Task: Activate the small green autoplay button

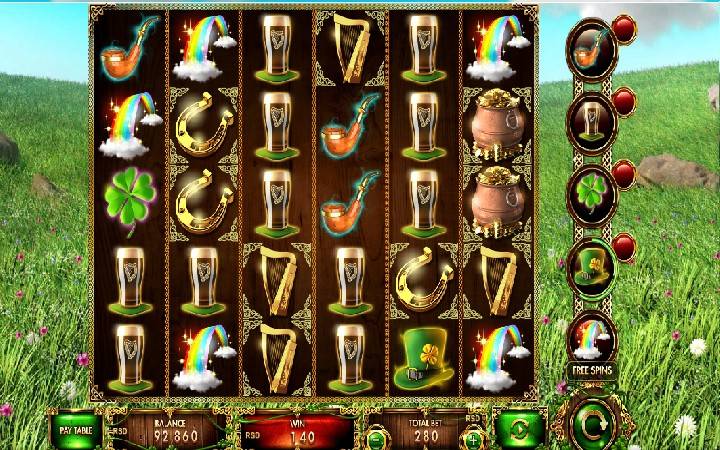Action: pyautogui.click(x=520, y=428)
